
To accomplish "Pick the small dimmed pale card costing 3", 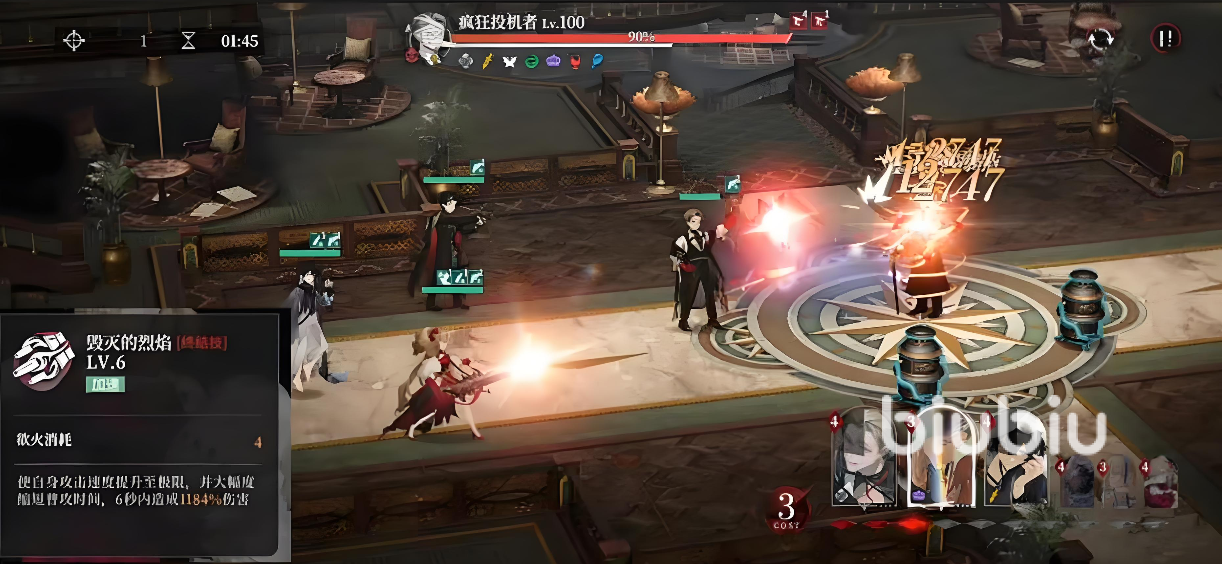I will (x=1121, y=481).
